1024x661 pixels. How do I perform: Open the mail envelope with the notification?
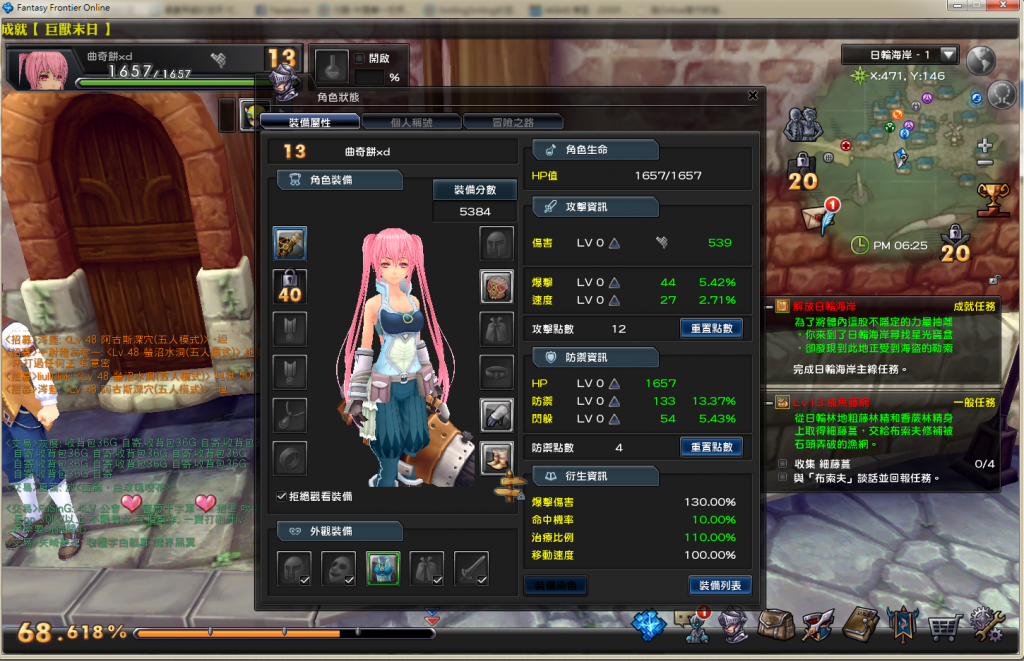tap(818, 216)
